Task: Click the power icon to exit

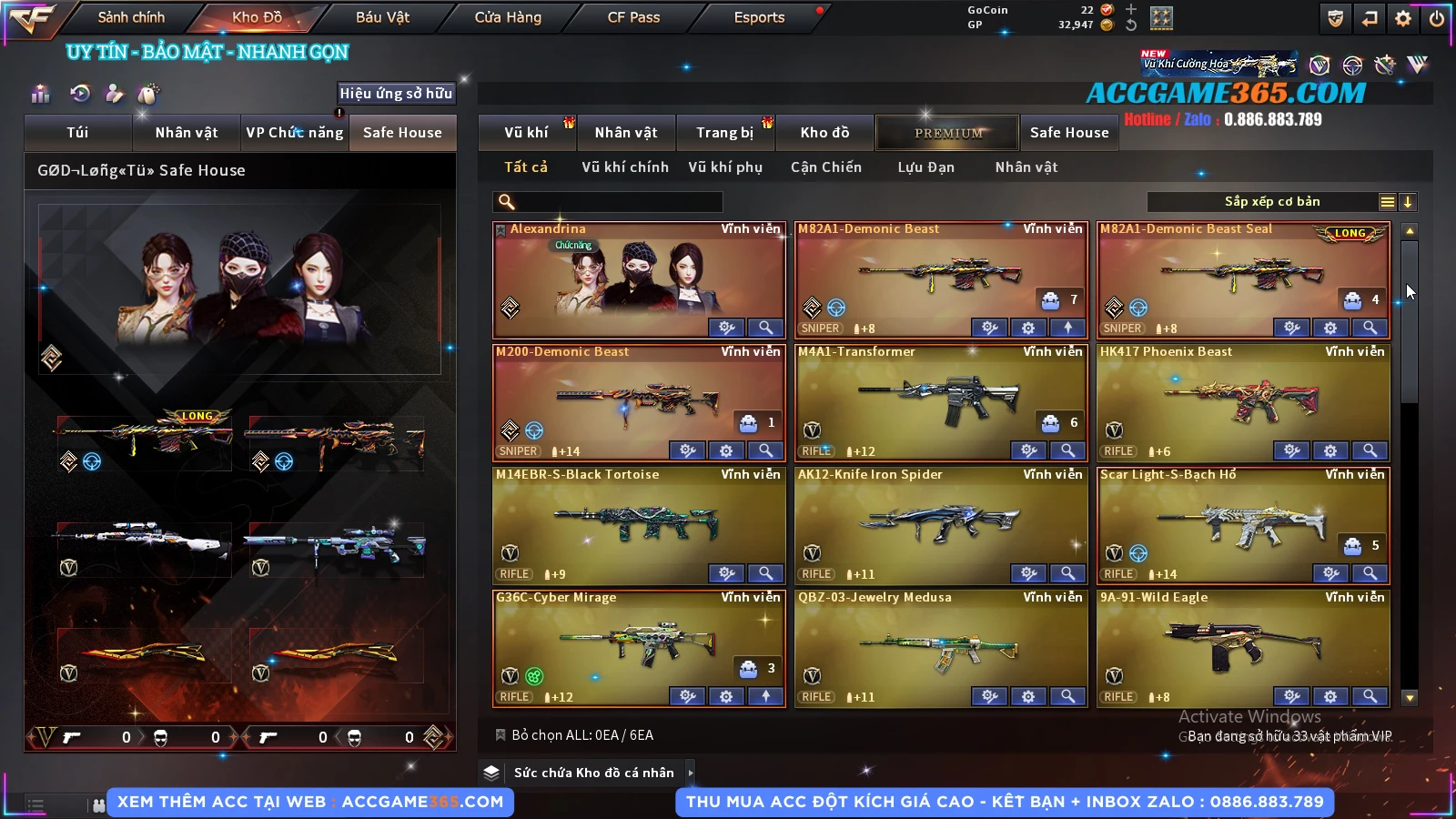Action: point(1437,18)
